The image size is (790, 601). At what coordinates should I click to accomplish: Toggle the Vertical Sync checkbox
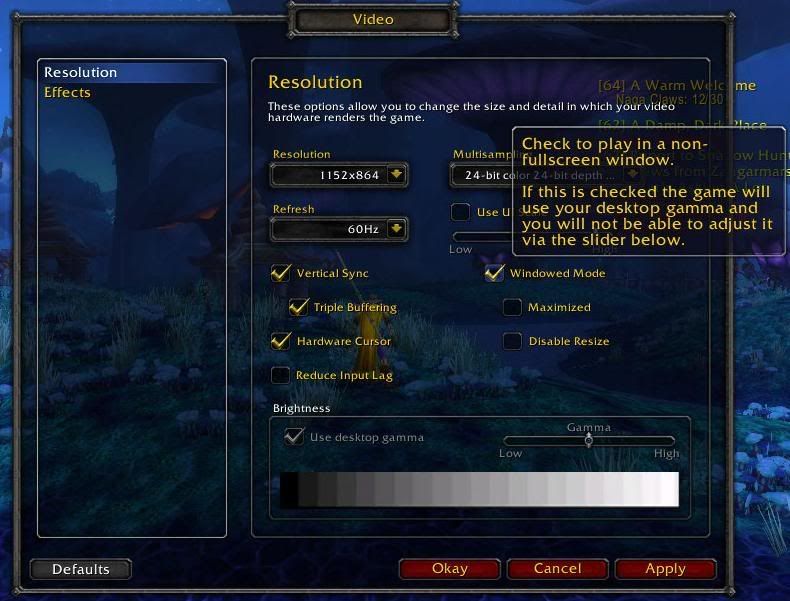[281, 273]
